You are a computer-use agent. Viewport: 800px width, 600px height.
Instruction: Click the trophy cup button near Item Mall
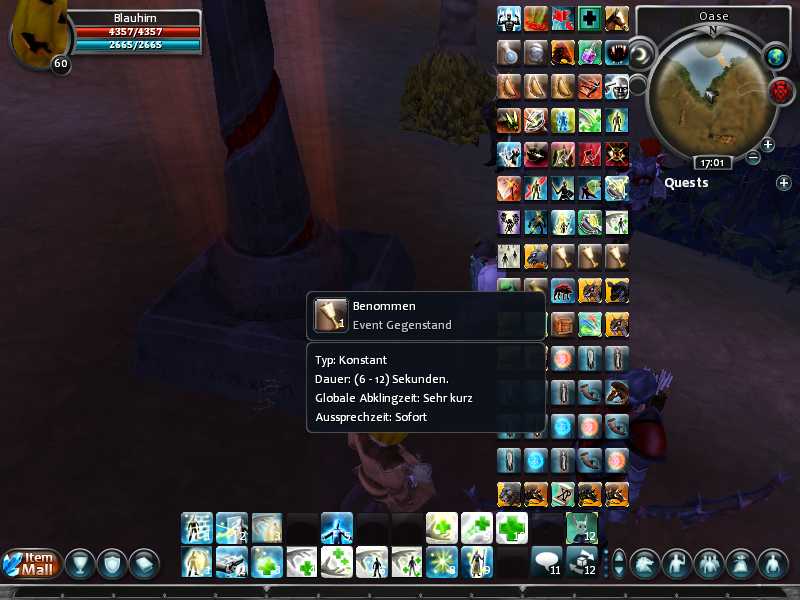(x=80, y=563)
